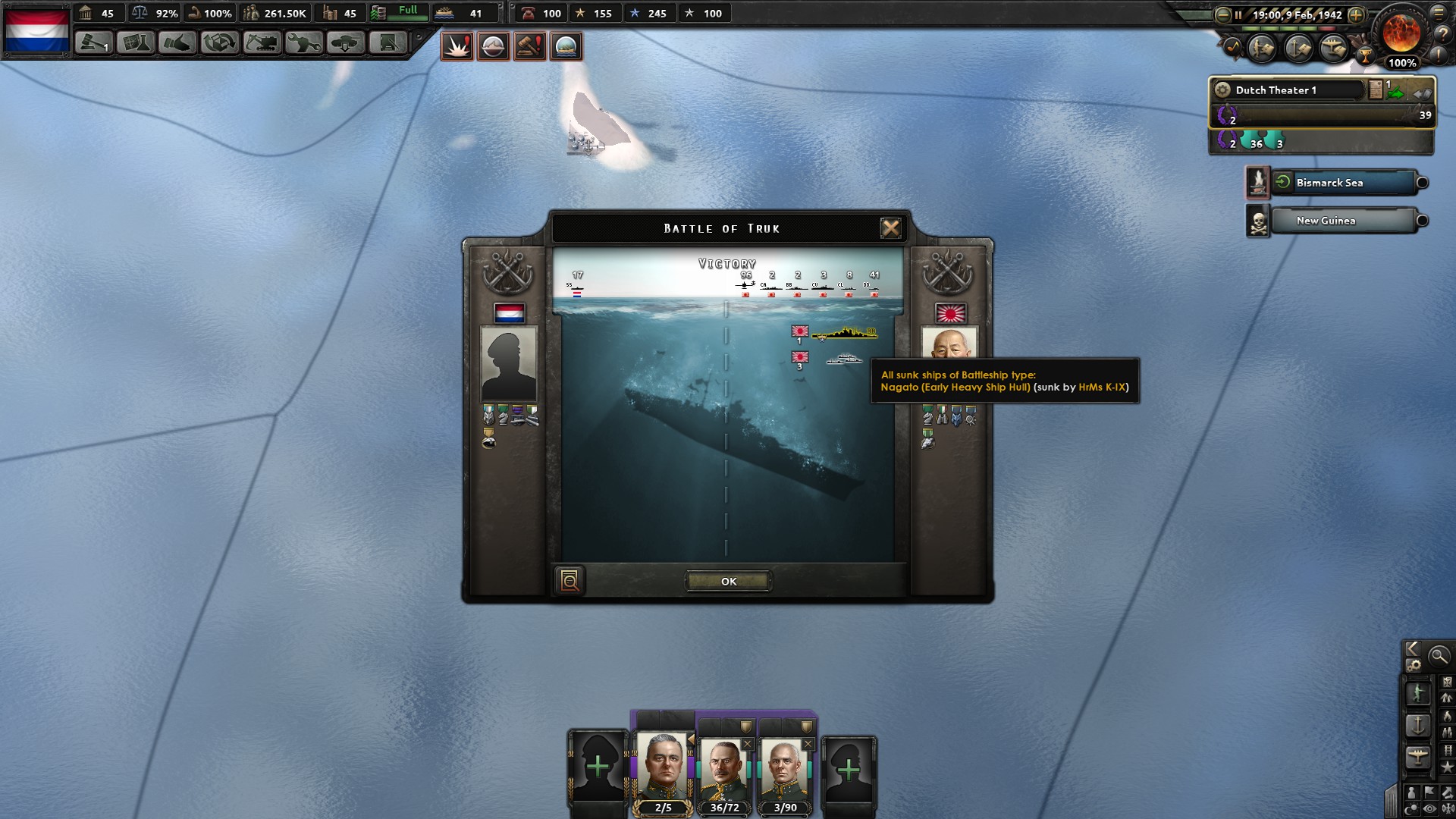
Task: Click the Dutch national flag portrait
Action: pos(511,312)
